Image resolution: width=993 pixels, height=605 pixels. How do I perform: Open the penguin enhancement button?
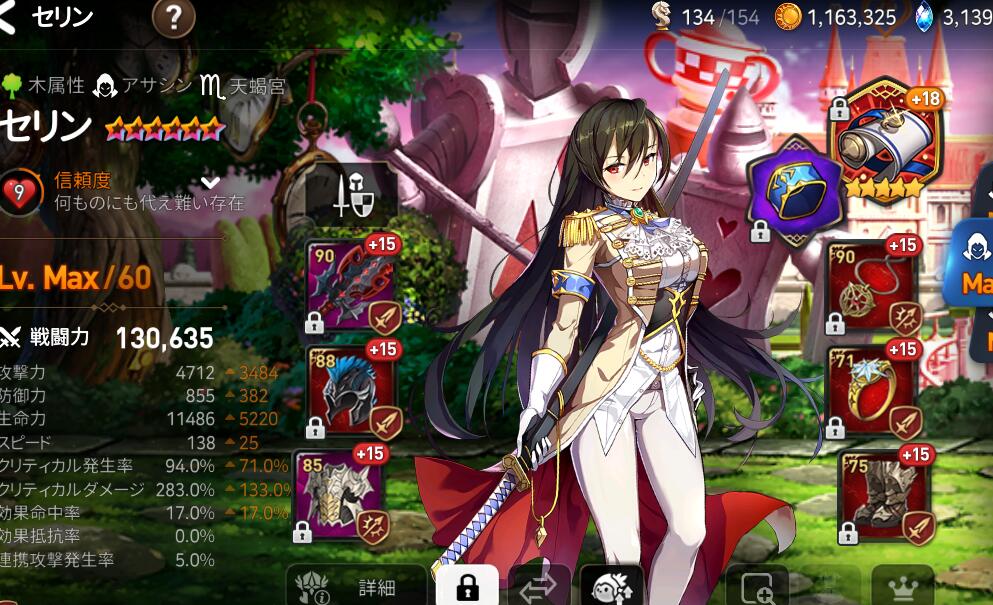[613, 587]
